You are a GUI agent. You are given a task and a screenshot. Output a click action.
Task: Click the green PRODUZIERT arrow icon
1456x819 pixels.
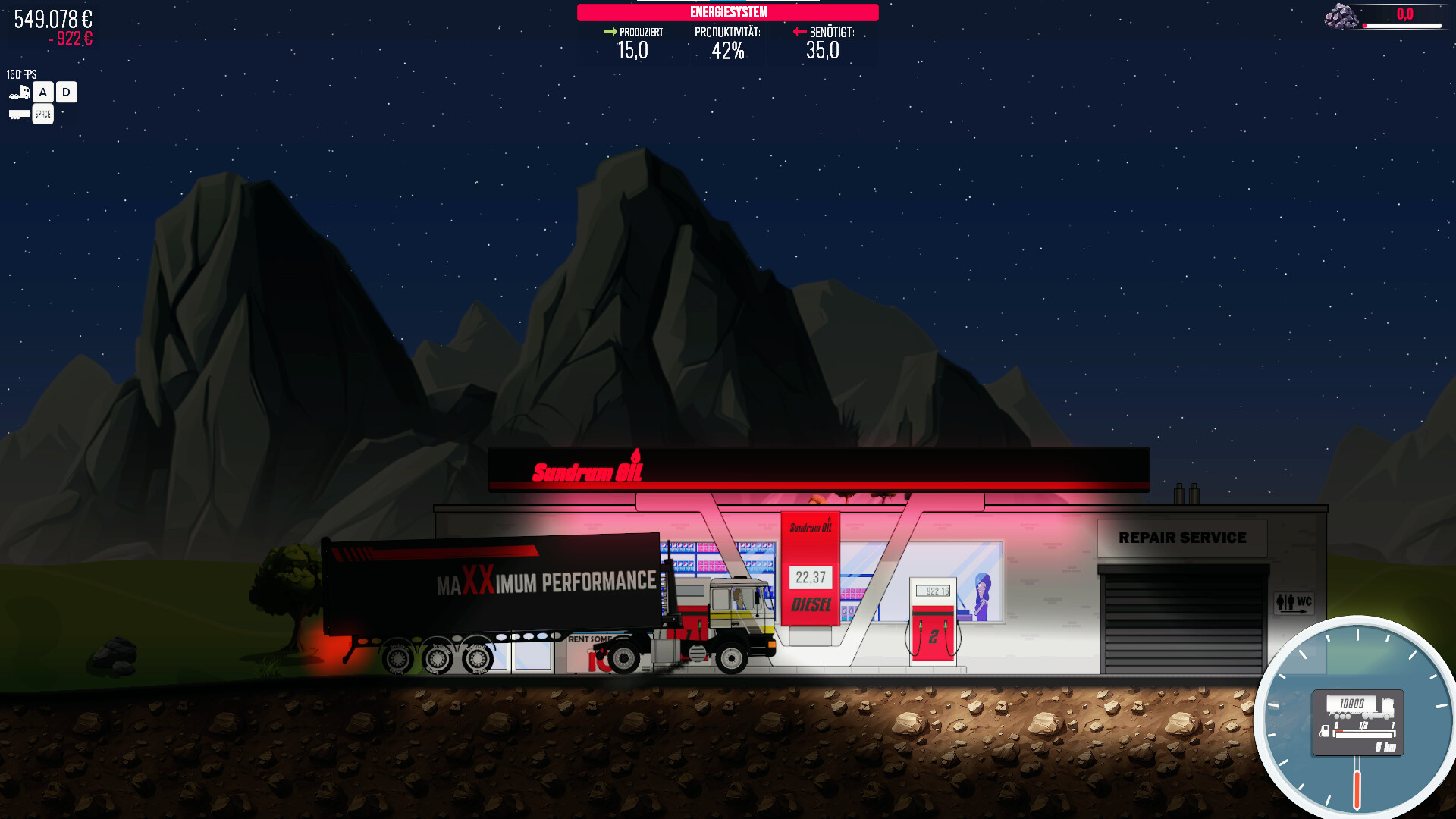pos(610,32)
